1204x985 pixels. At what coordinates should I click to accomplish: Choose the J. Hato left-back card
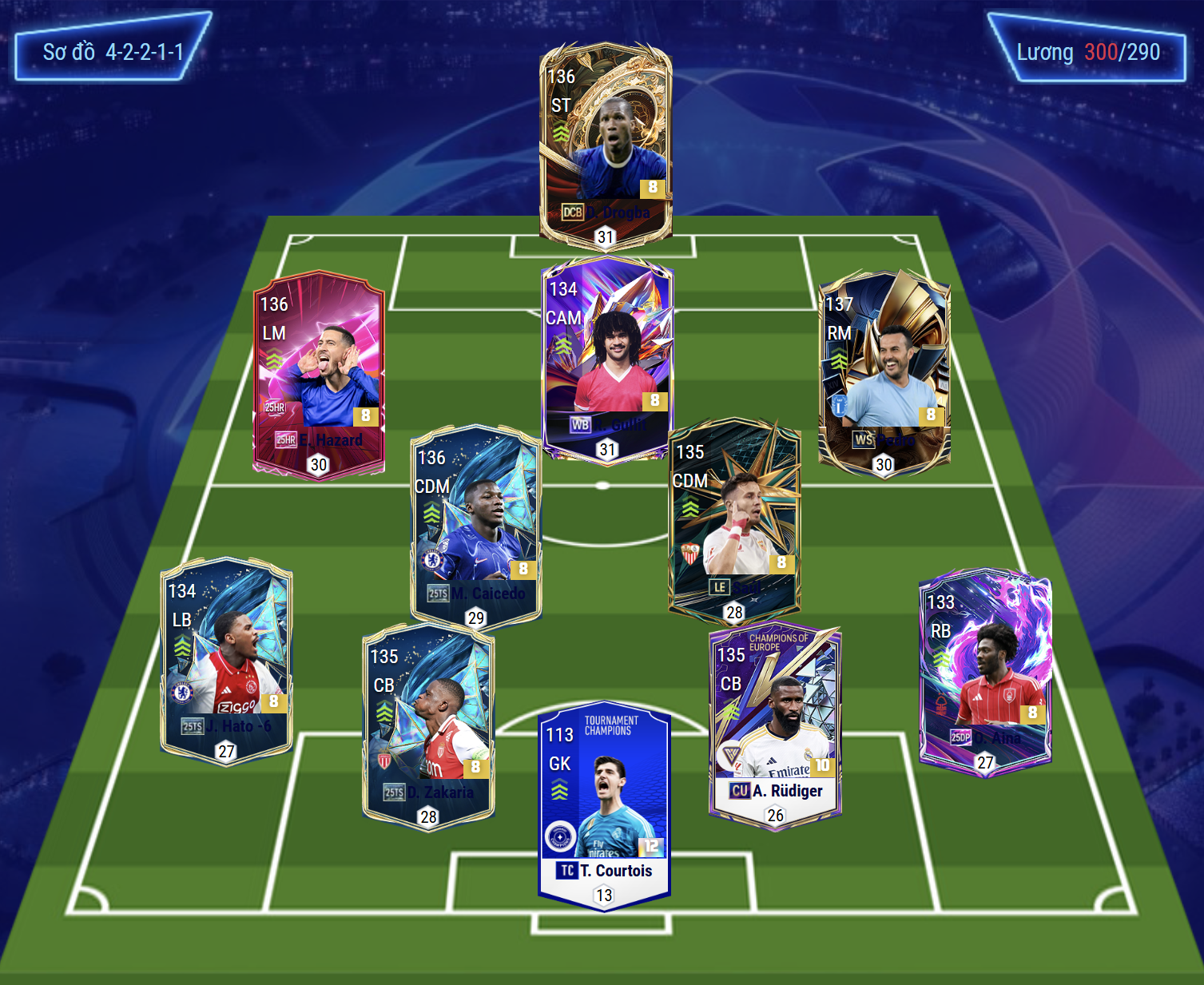[x=226, y=659]
